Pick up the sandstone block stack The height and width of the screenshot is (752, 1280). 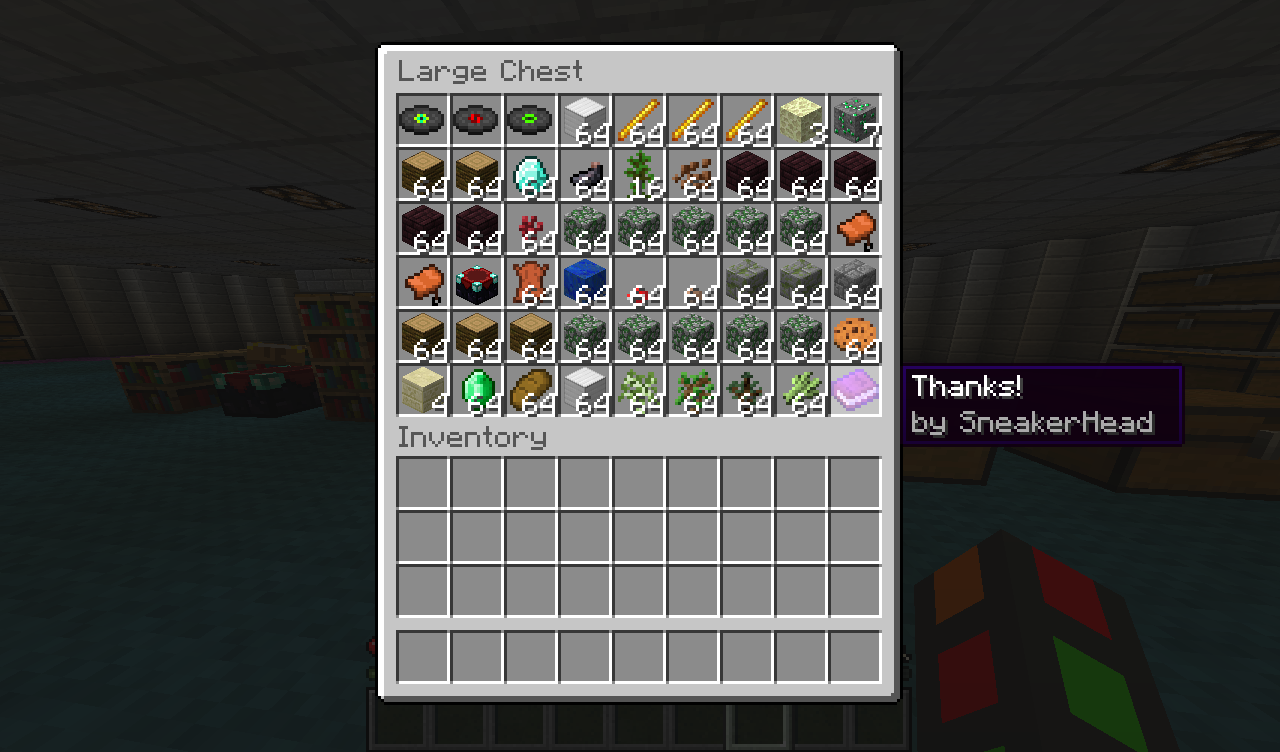tap(423, 390)
